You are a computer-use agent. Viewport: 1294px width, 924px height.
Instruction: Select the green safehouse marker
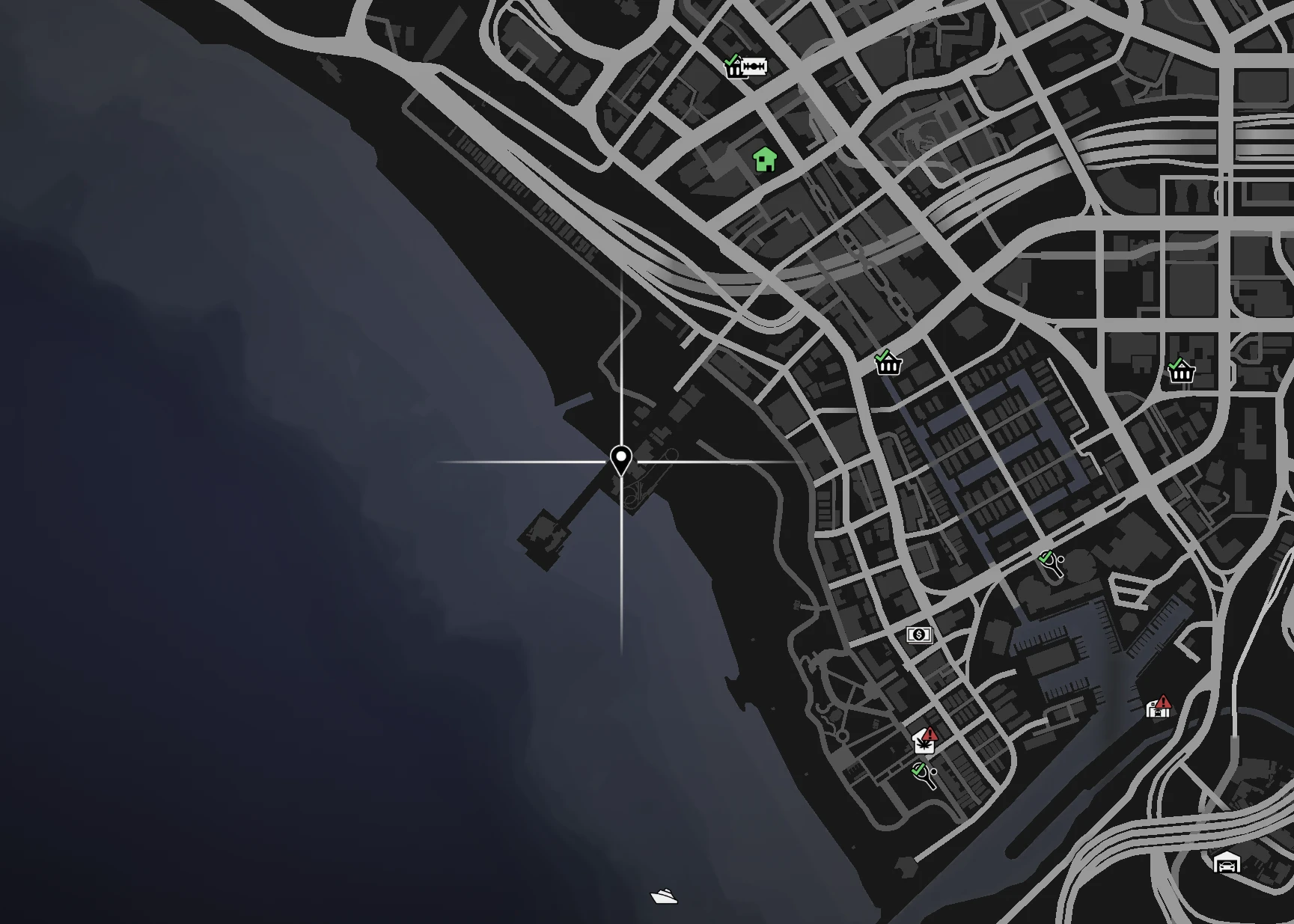coord(765,159)
